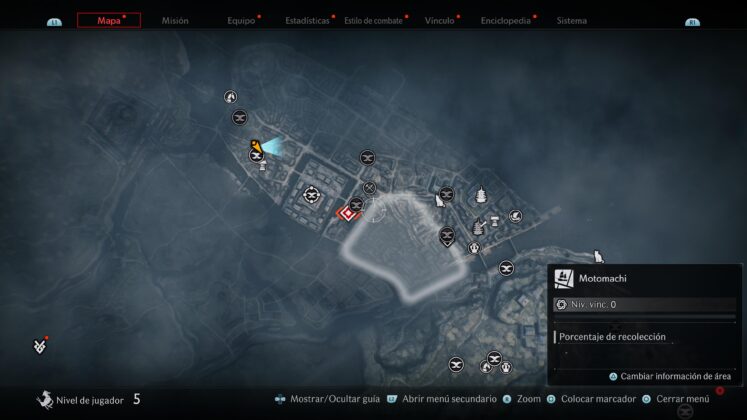Click the Motomachi area info panel
The image size is (747, 420).
646,279
